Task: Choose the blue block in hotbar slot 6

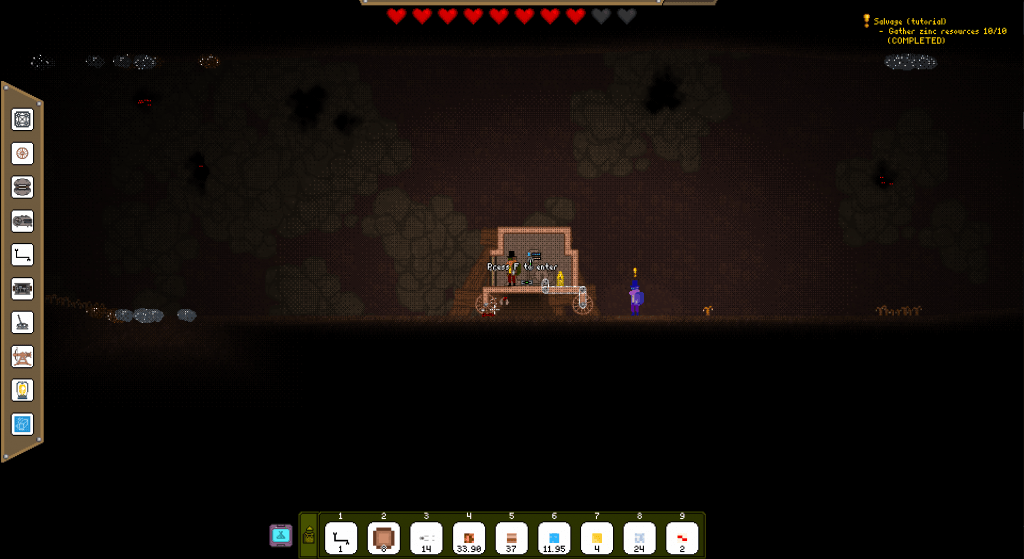Action: 554,537
